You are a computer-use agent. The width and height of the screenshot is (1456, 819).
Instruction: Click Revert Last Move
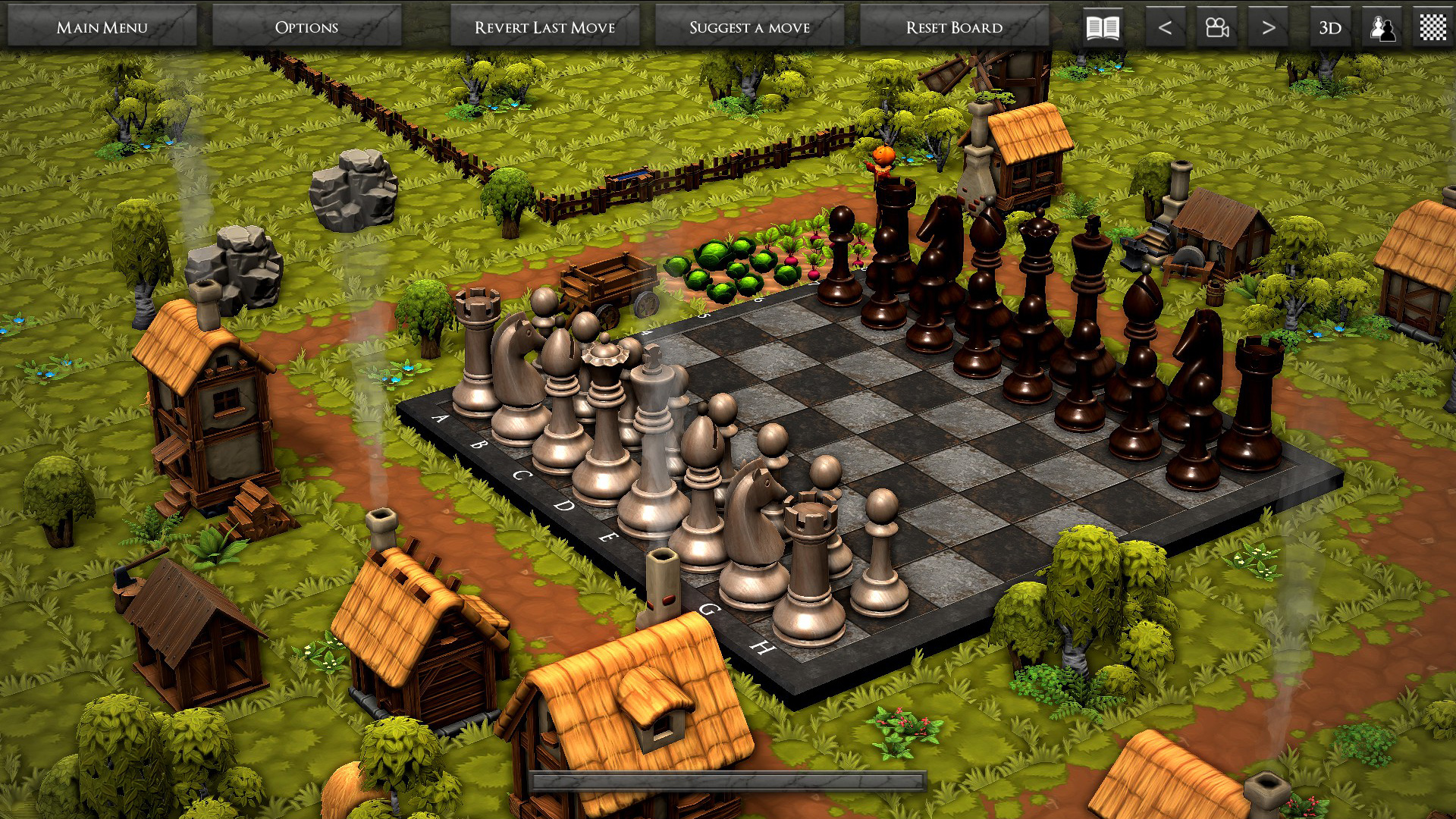click(x=545, y=27)
